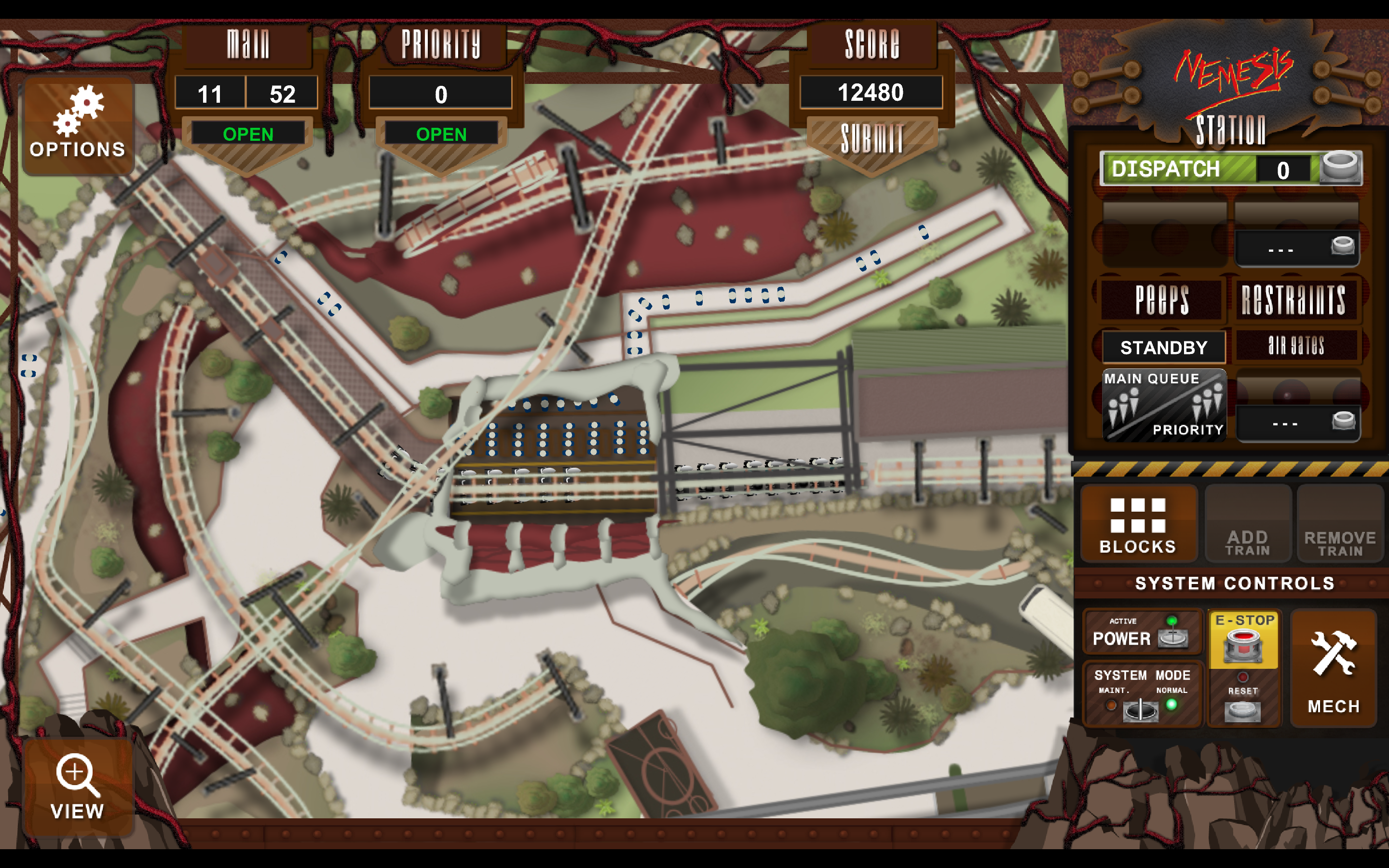Open the air gates

coord(1295,346)
